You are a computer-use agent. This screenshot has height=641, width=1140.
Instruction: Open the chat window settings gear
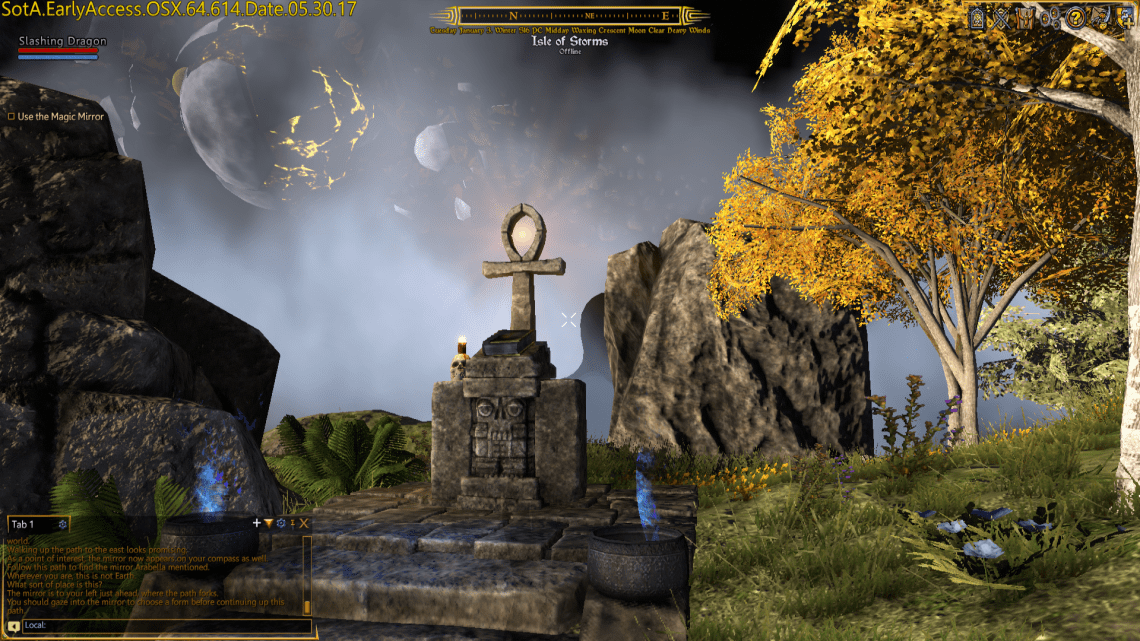[x=281, y=523]
